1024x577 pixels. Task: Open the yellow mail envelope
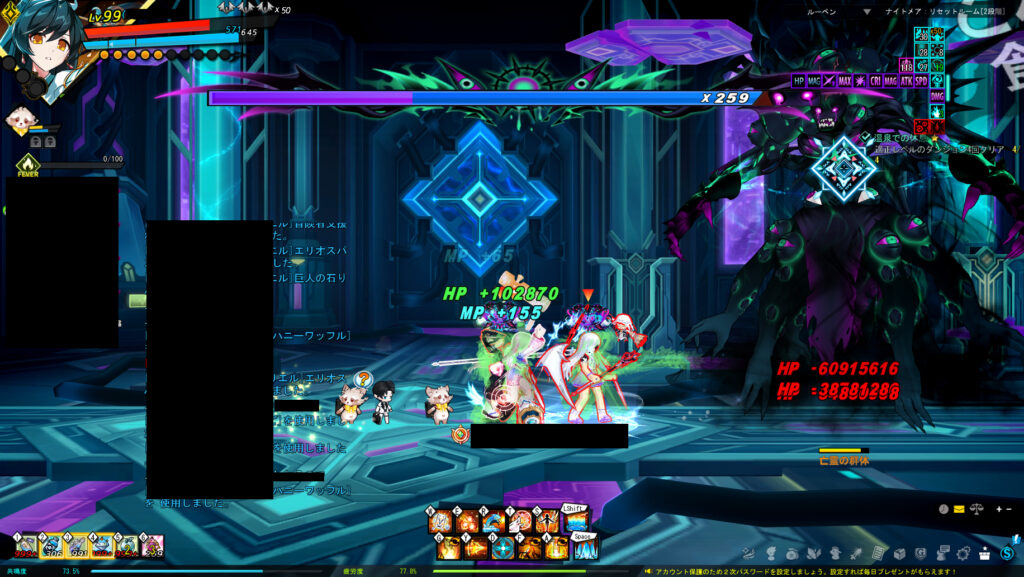(958, 509)
